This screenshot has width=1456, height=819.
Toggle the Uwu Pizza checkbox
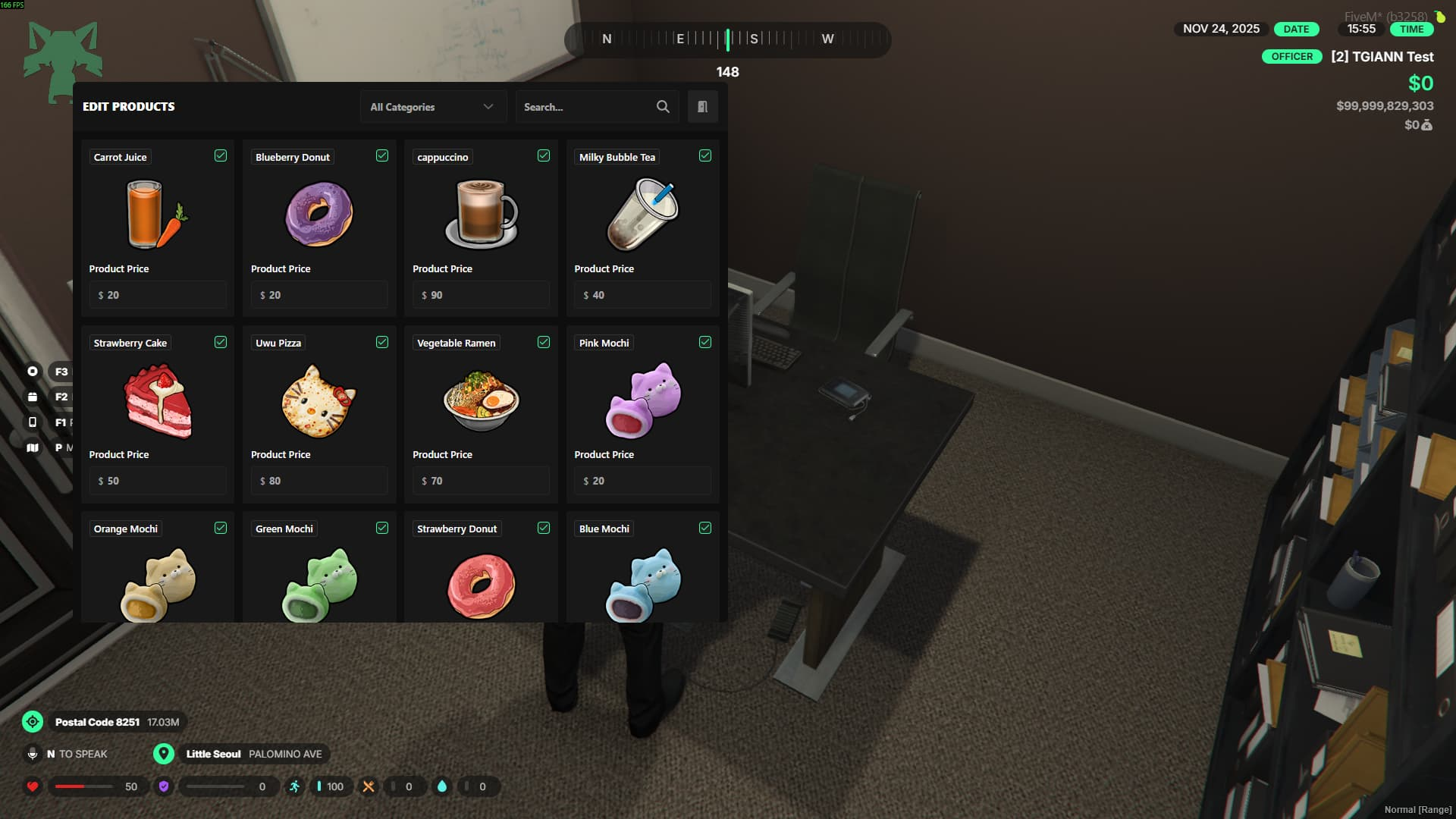coord(382,342)
